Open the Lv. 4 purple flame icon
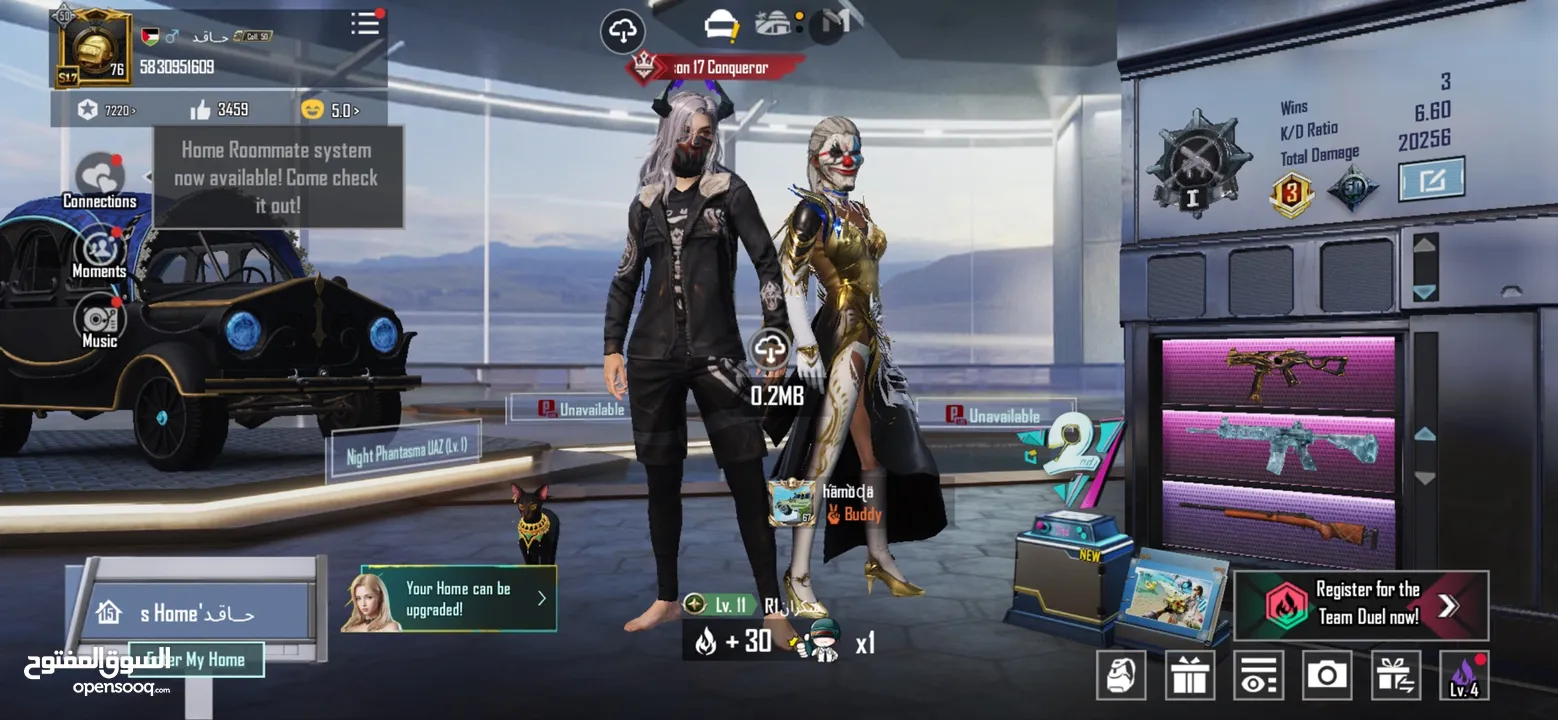1558x720 pixels. click(1464, 675)
